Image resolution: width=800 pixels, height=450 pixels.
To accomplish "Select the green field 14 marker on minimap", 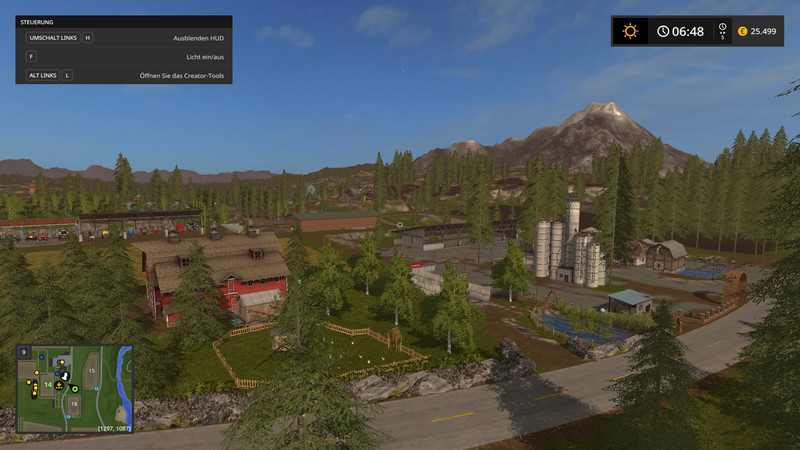I will coord(46,384).
